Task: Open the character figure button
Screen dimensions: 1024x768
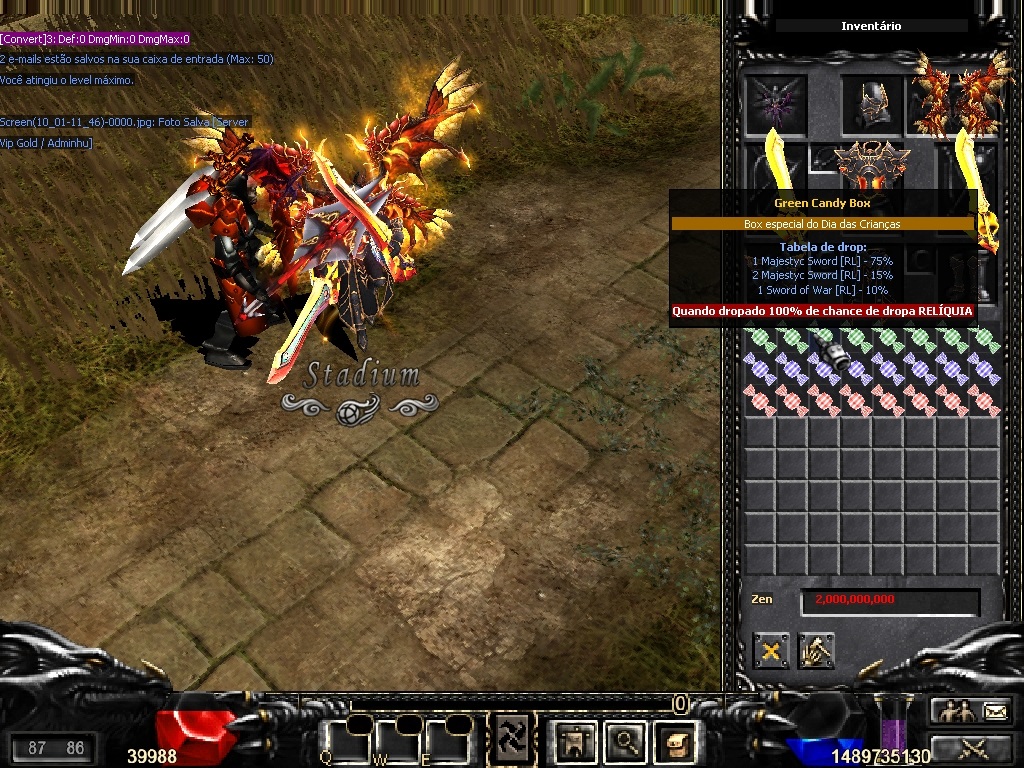Action: pos(576,741)
